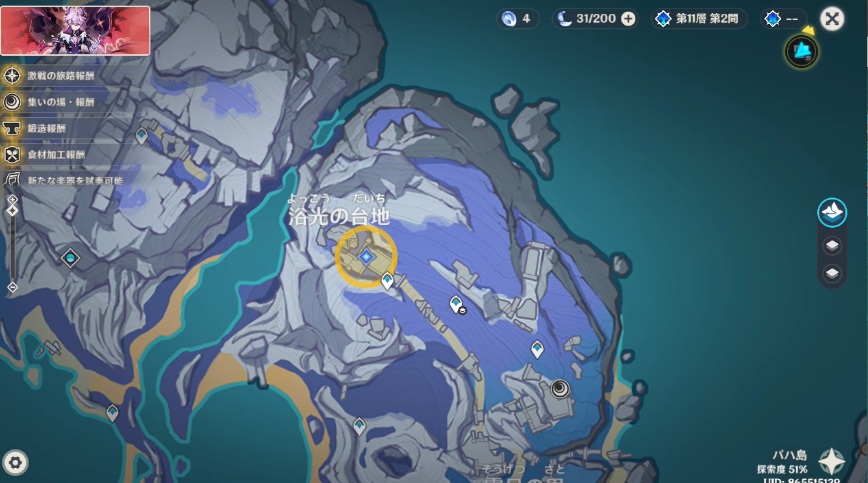Select the diamond domain marker in the western ruins

tap(70, 258)
